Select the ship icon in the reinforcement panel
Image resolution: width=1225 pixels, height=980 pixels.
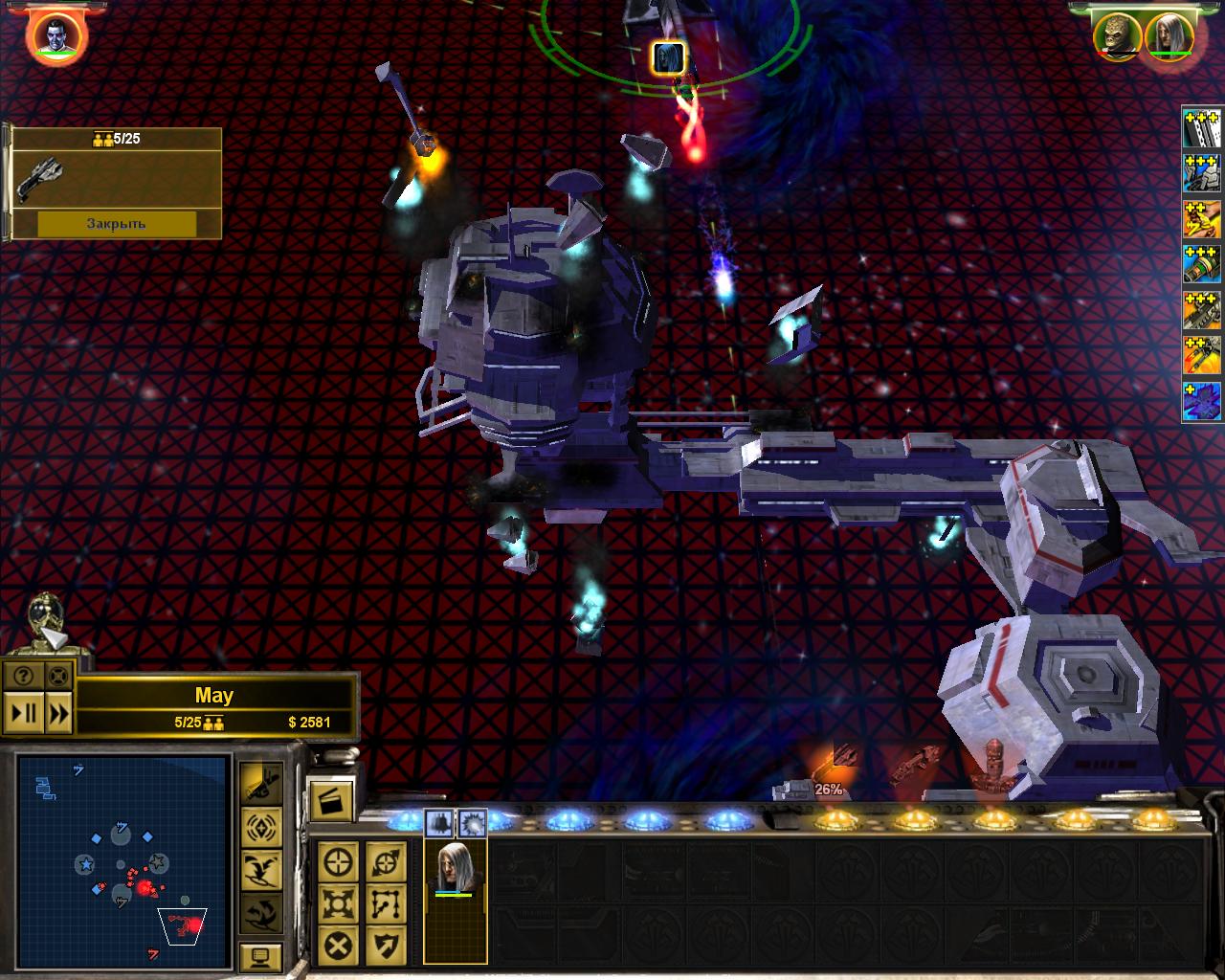(x=43, y=177)
